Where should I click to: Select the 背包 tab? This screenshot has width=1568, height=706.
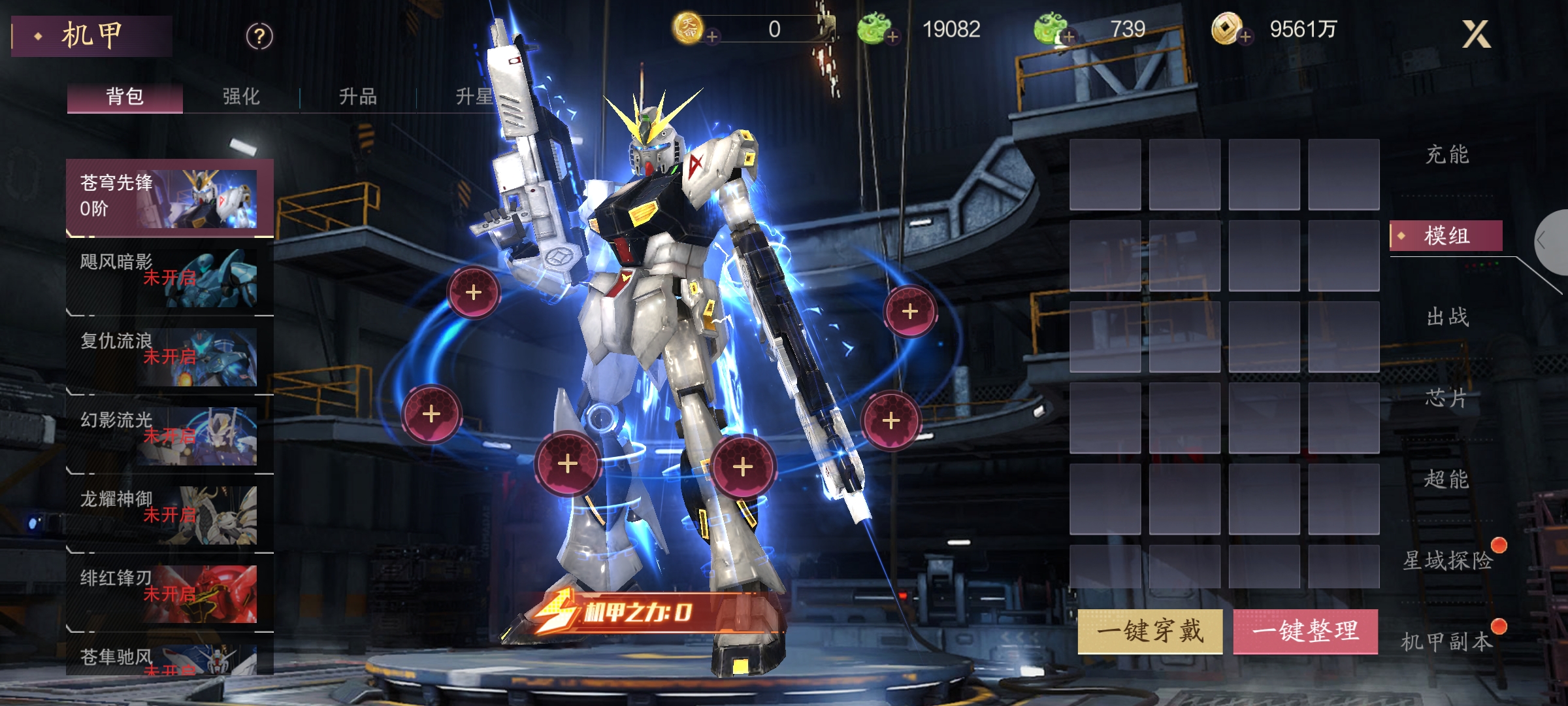pyautogui.click(x=125, y=97)
